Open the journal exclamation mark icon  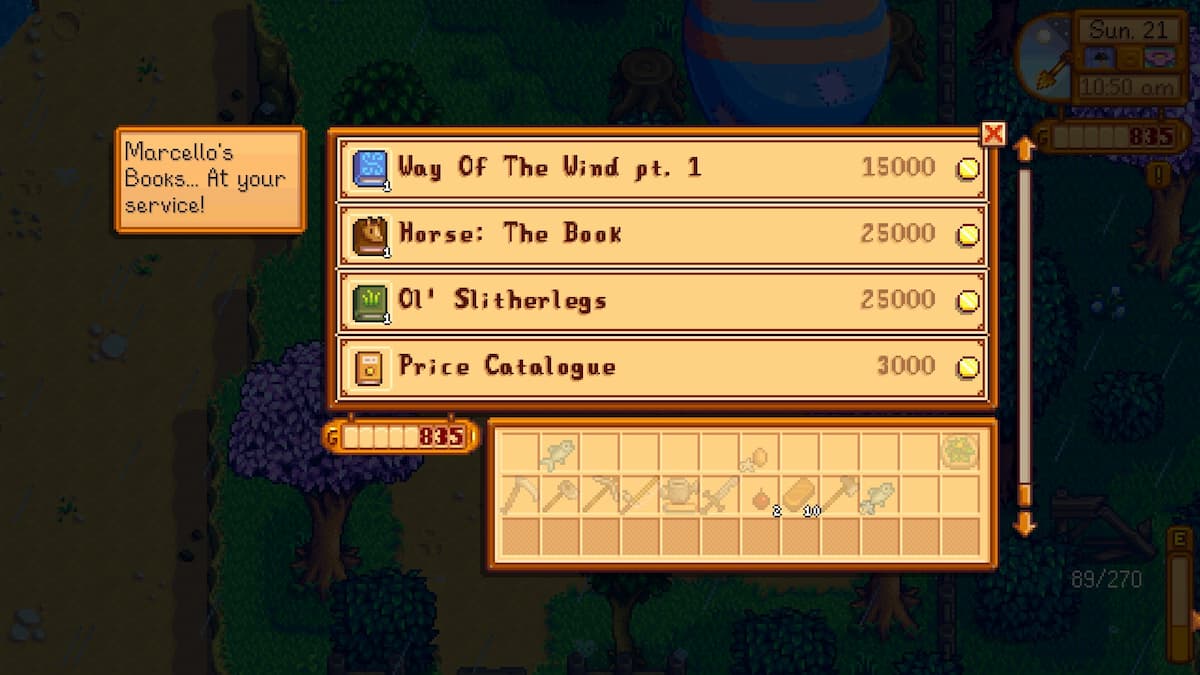[1160, 176]
